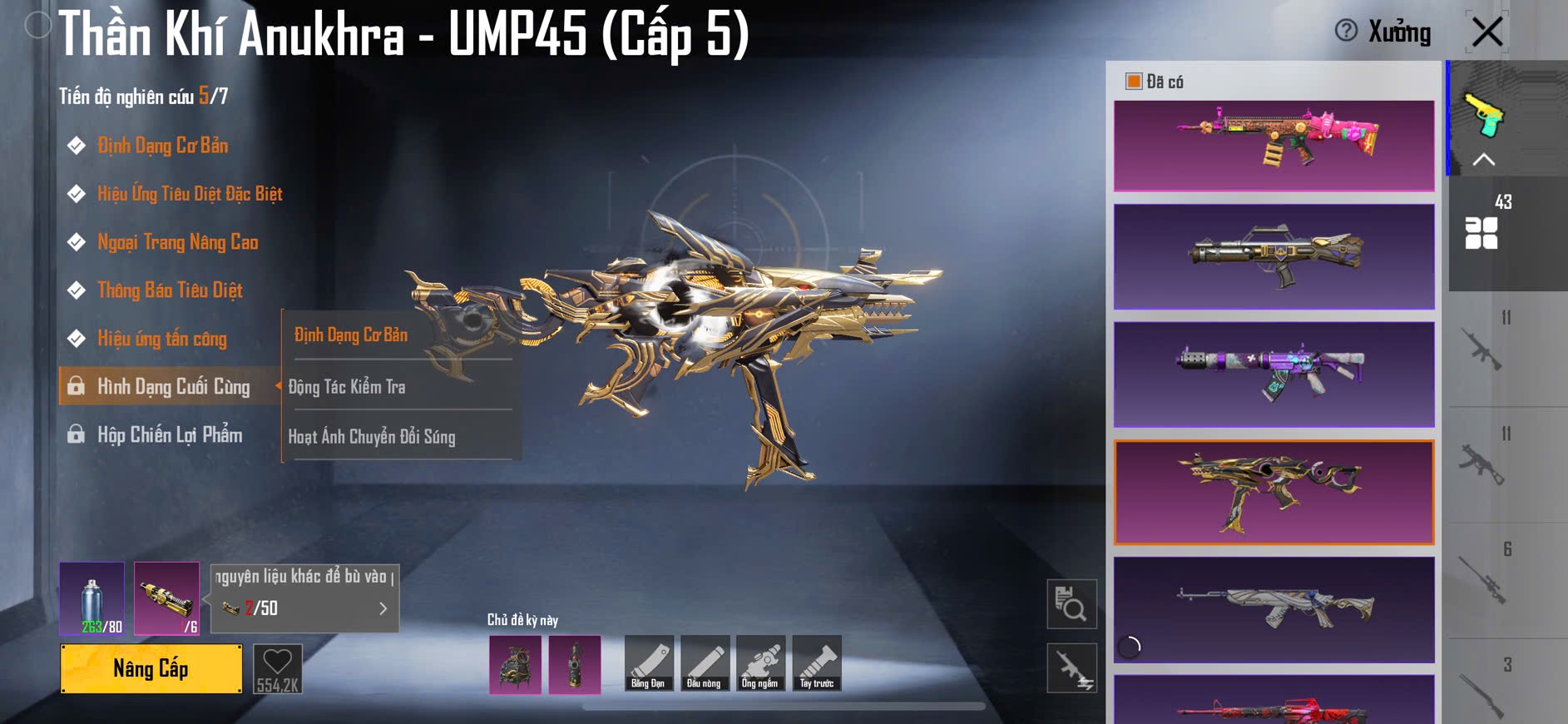
Task: Select the Tay trước foregrip slot
Action: coord(816,663)
